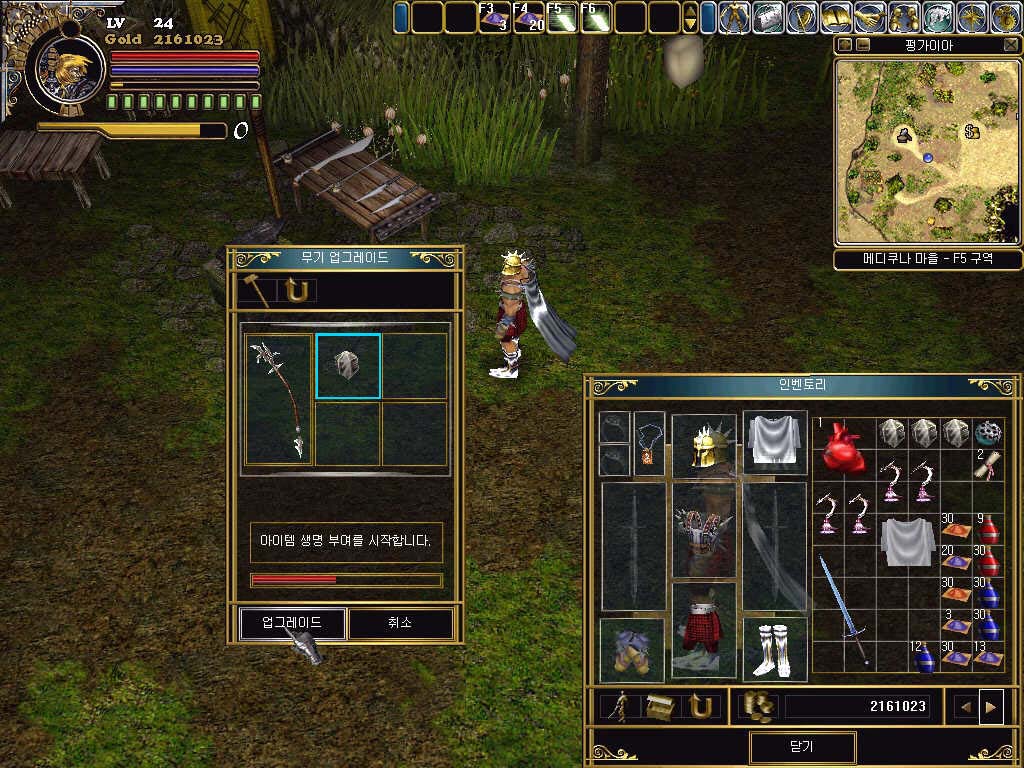Screen dimensions: 1024x768
Task: Select the equipped white boots slot
Action: tap(775, 649)
